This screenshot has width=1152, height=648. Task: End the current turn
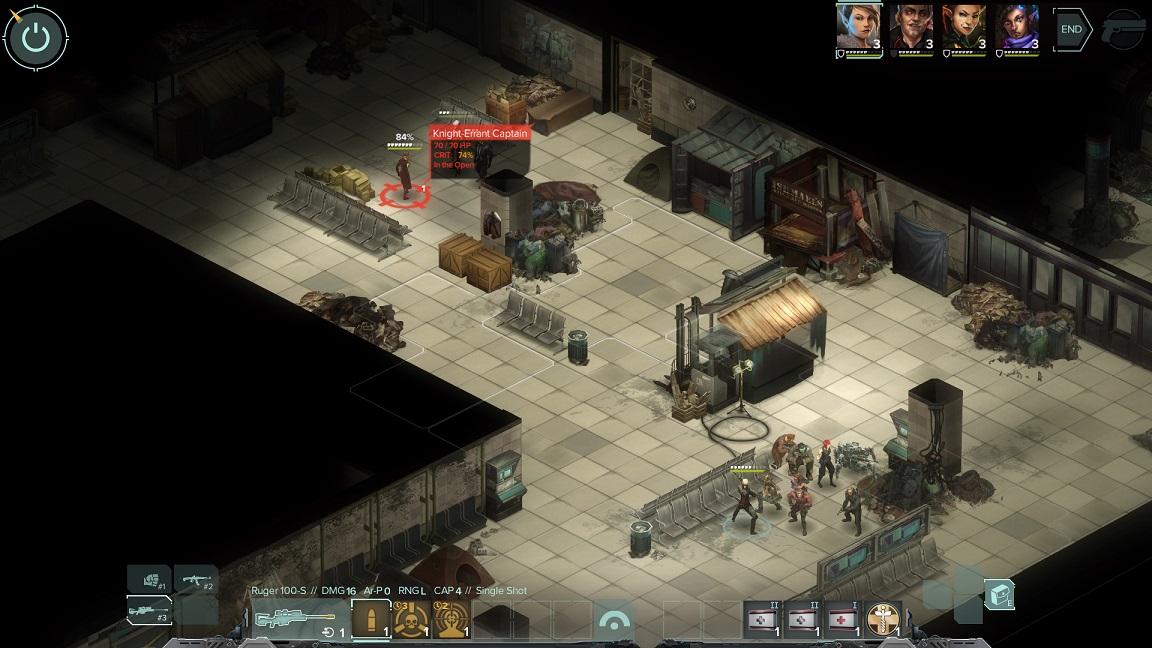tap(1070, 29)
